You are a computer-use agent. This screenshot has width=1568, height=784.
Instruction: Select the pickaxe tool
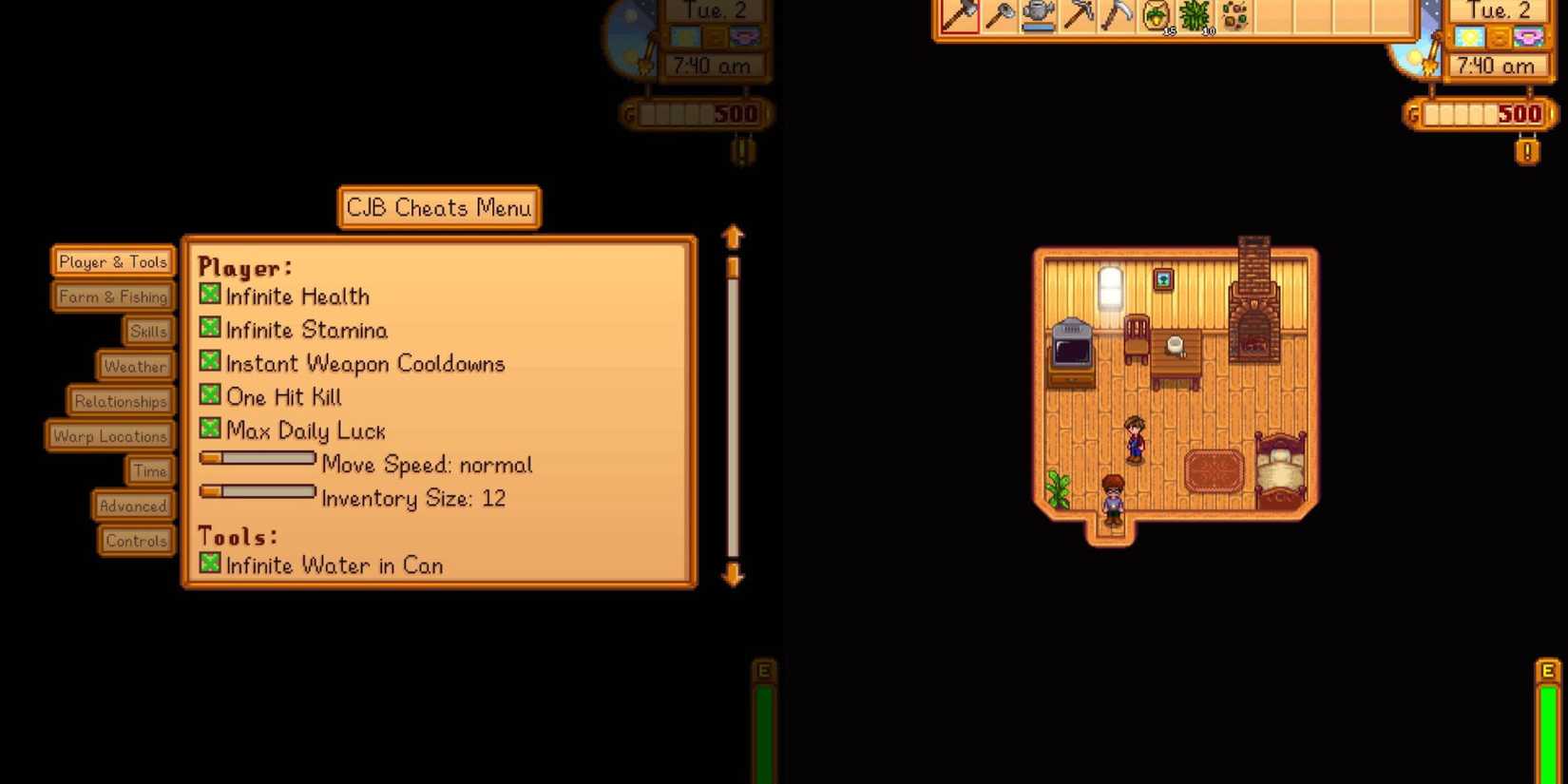pos(1078,14)
